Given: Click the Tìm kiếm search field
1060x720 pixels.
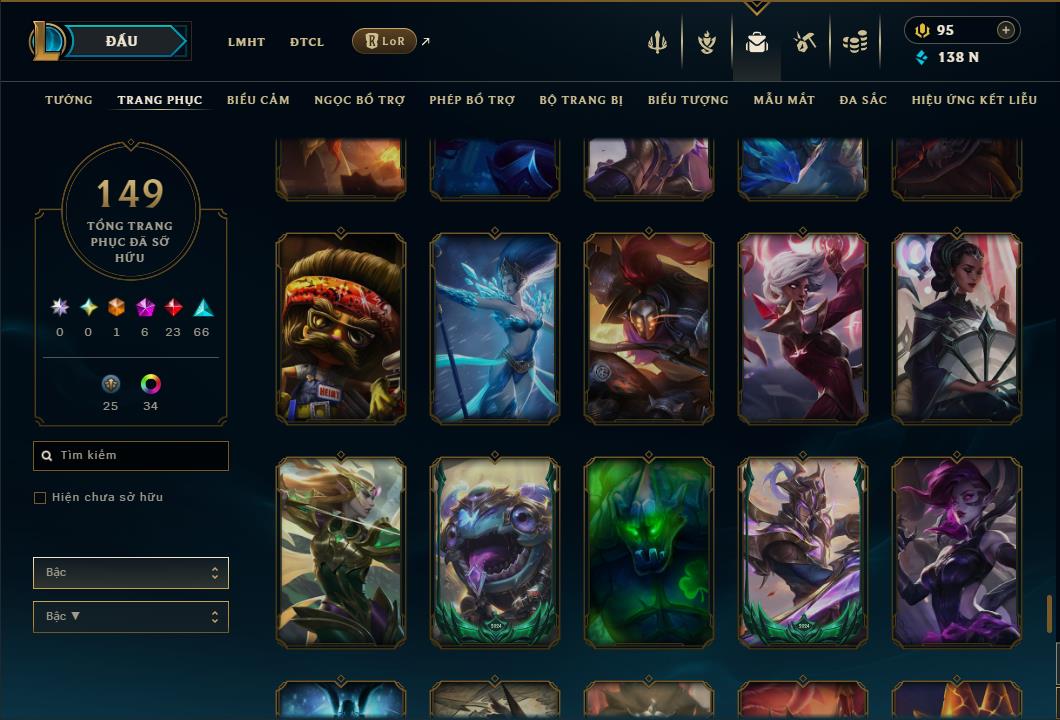Looking at the screenshot, I should pyautogui.click(x=131, y=456).
